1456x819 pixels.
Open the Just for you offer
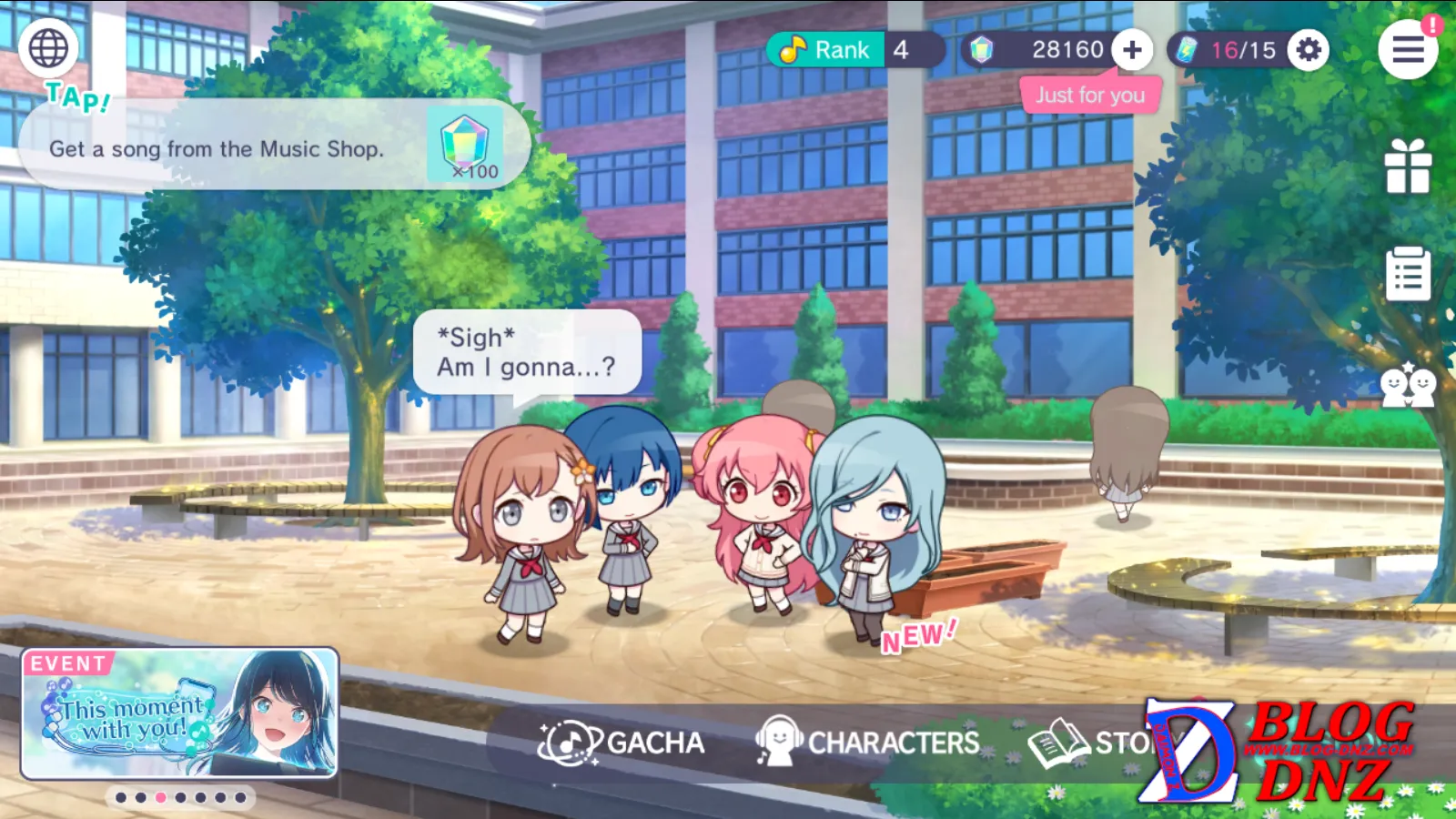(1090, 96)
